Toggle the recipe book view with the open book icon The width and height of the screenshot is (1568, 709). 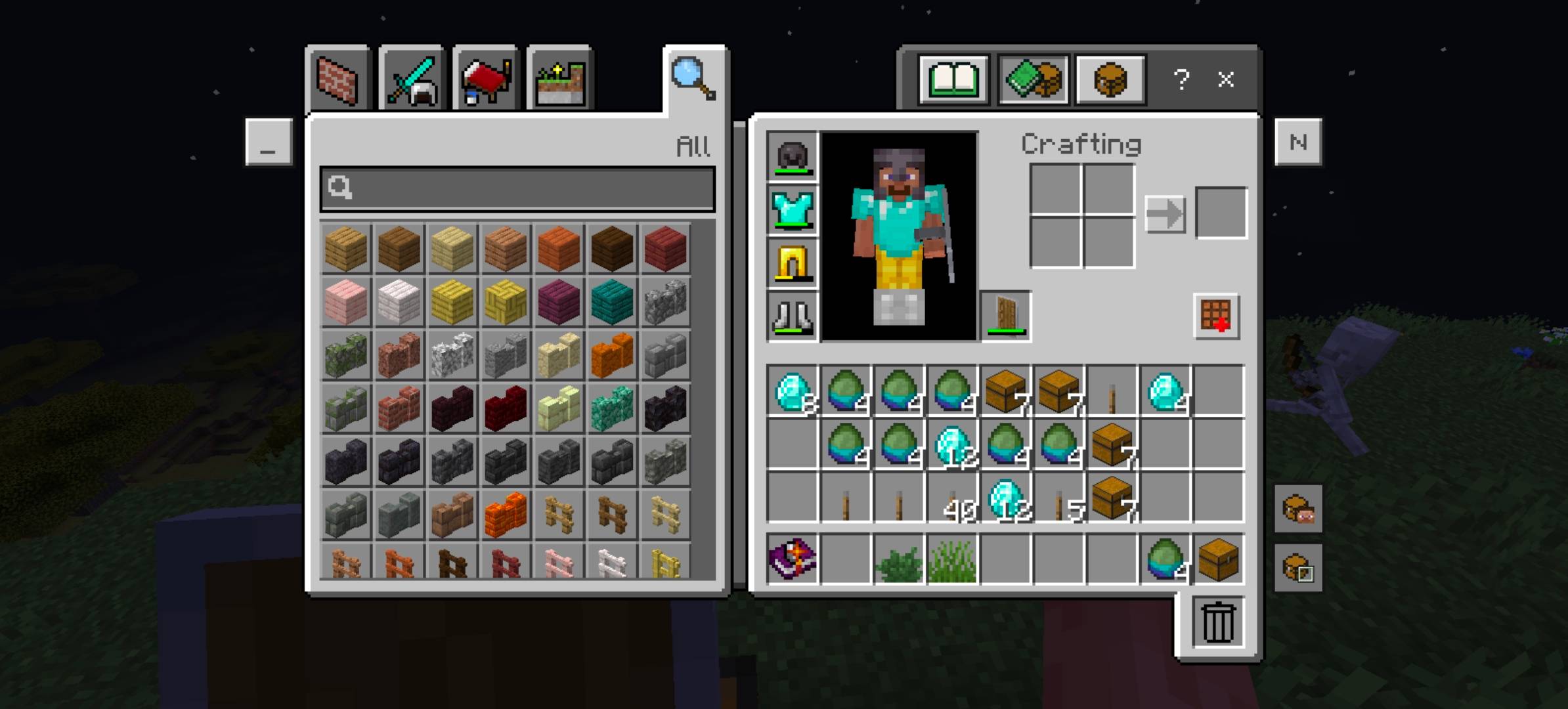coord(953,80)
